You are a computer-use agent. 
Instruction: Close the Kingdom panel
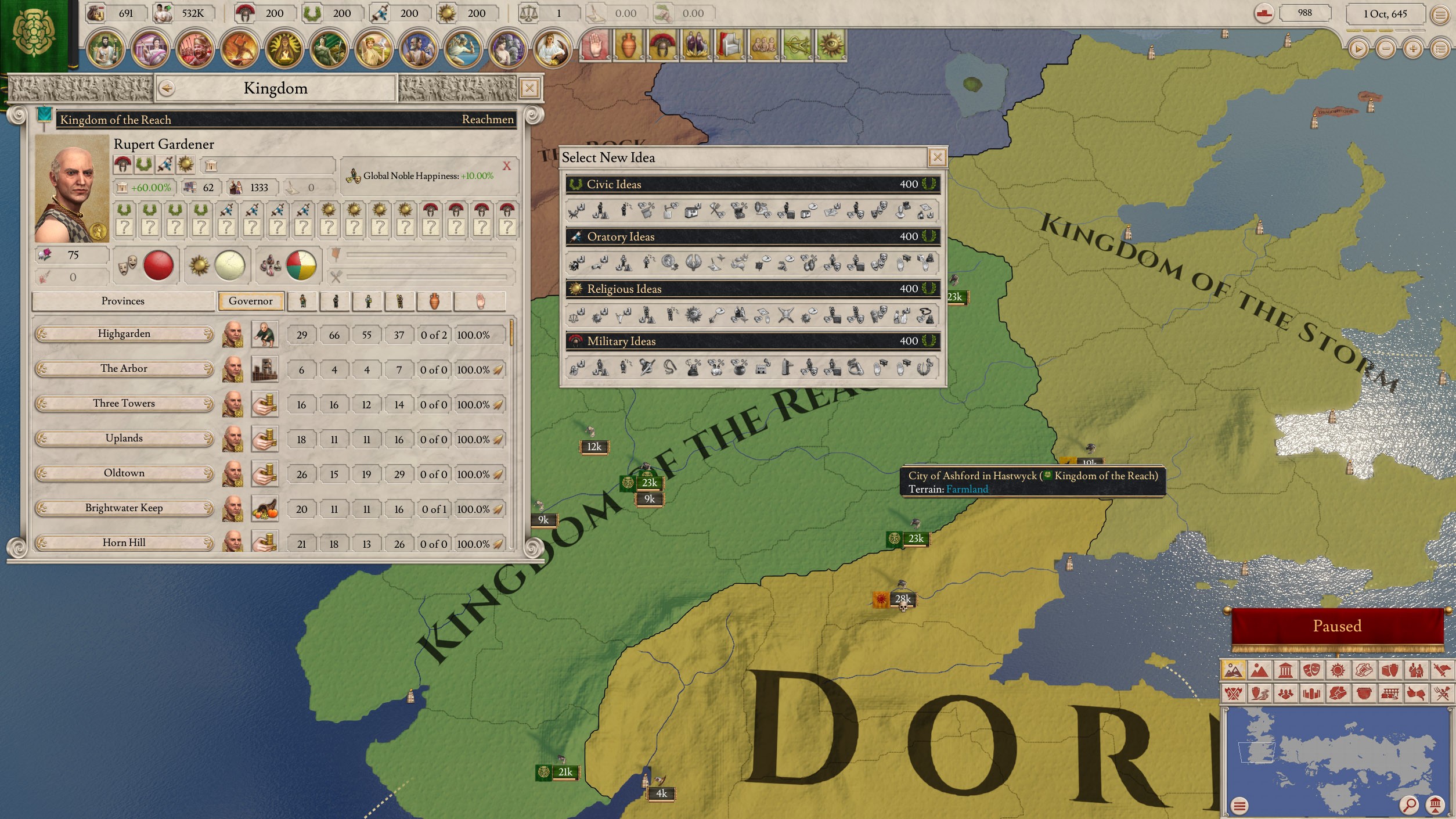pos(529,88)
